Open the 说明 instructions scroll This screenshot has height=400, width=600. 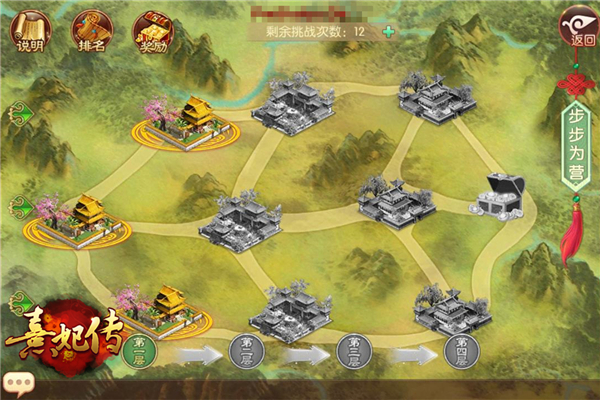pos(30,30)
